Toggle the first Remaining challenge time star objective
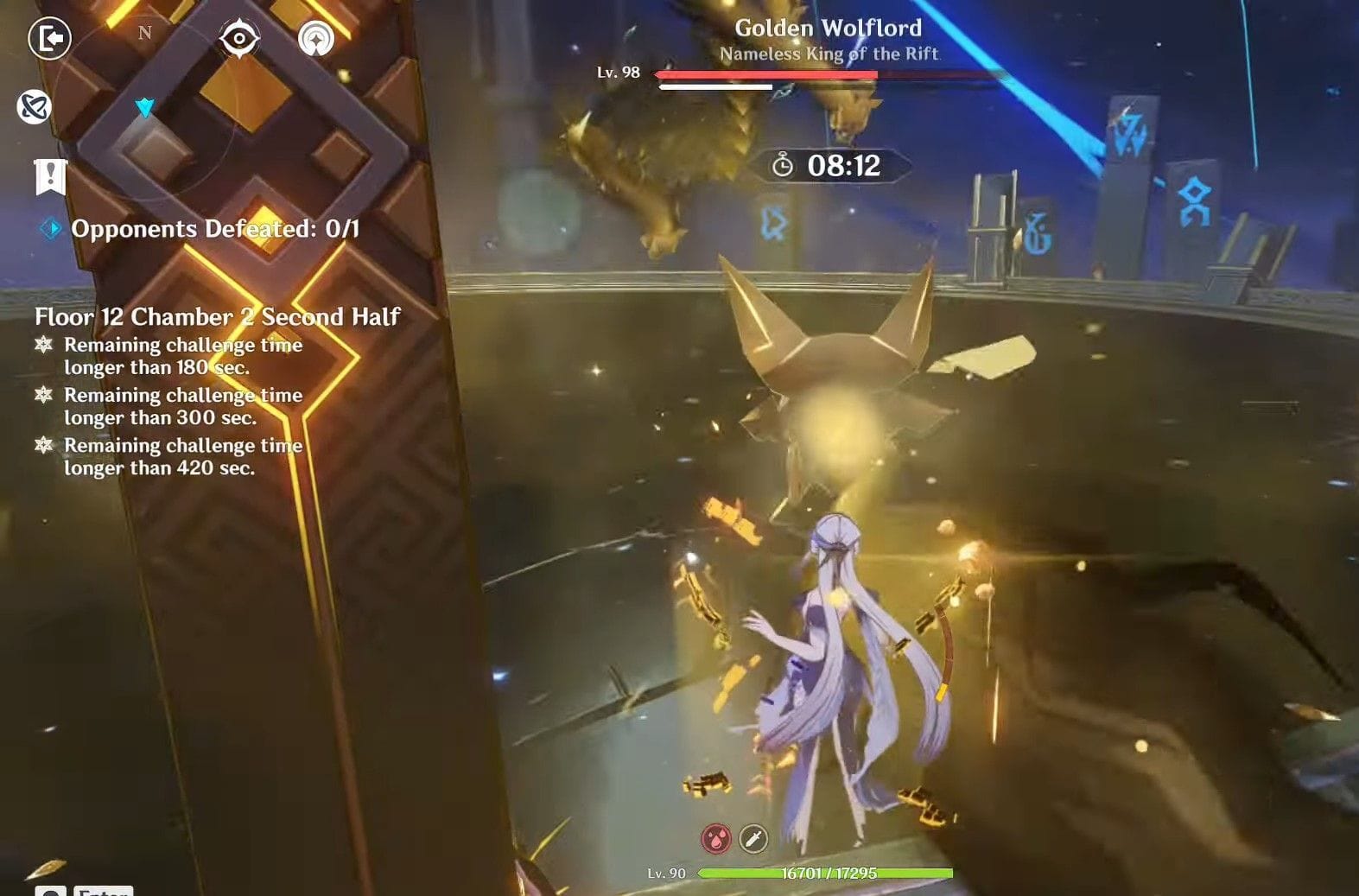This screenshot has height=896, width=1359. (x=44, y=346)
